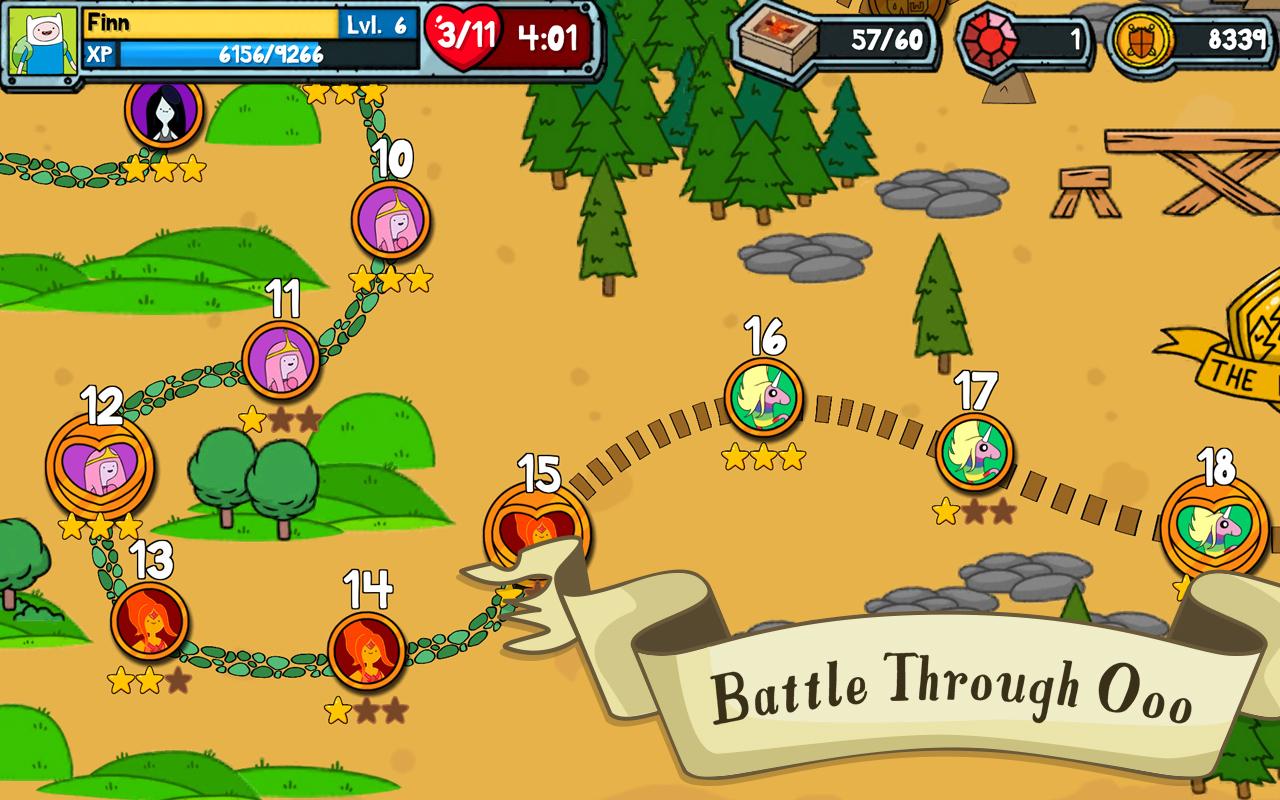Start level 14 battle
This screenshot has width=1280, height=800.
tap(367, 651)
